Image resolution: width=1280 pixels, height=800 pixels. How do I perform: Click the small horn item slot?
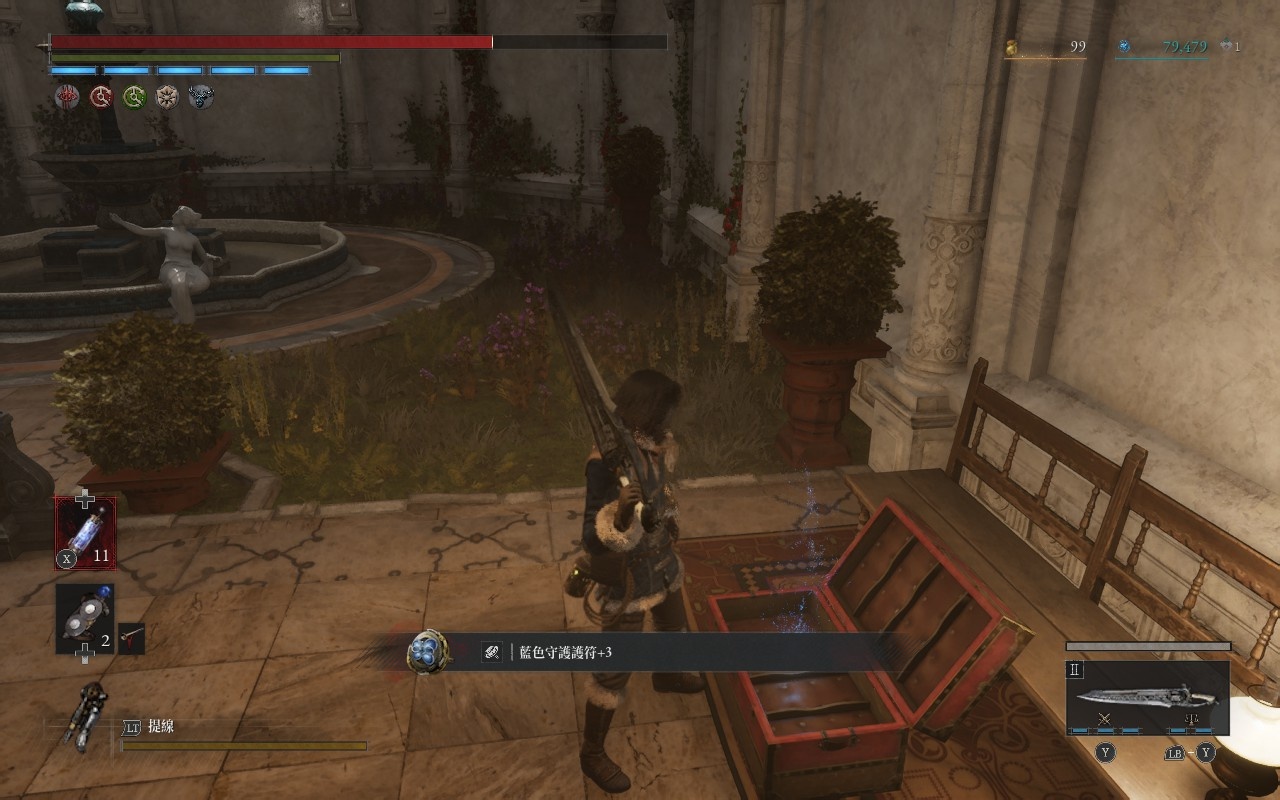(131, 638)
